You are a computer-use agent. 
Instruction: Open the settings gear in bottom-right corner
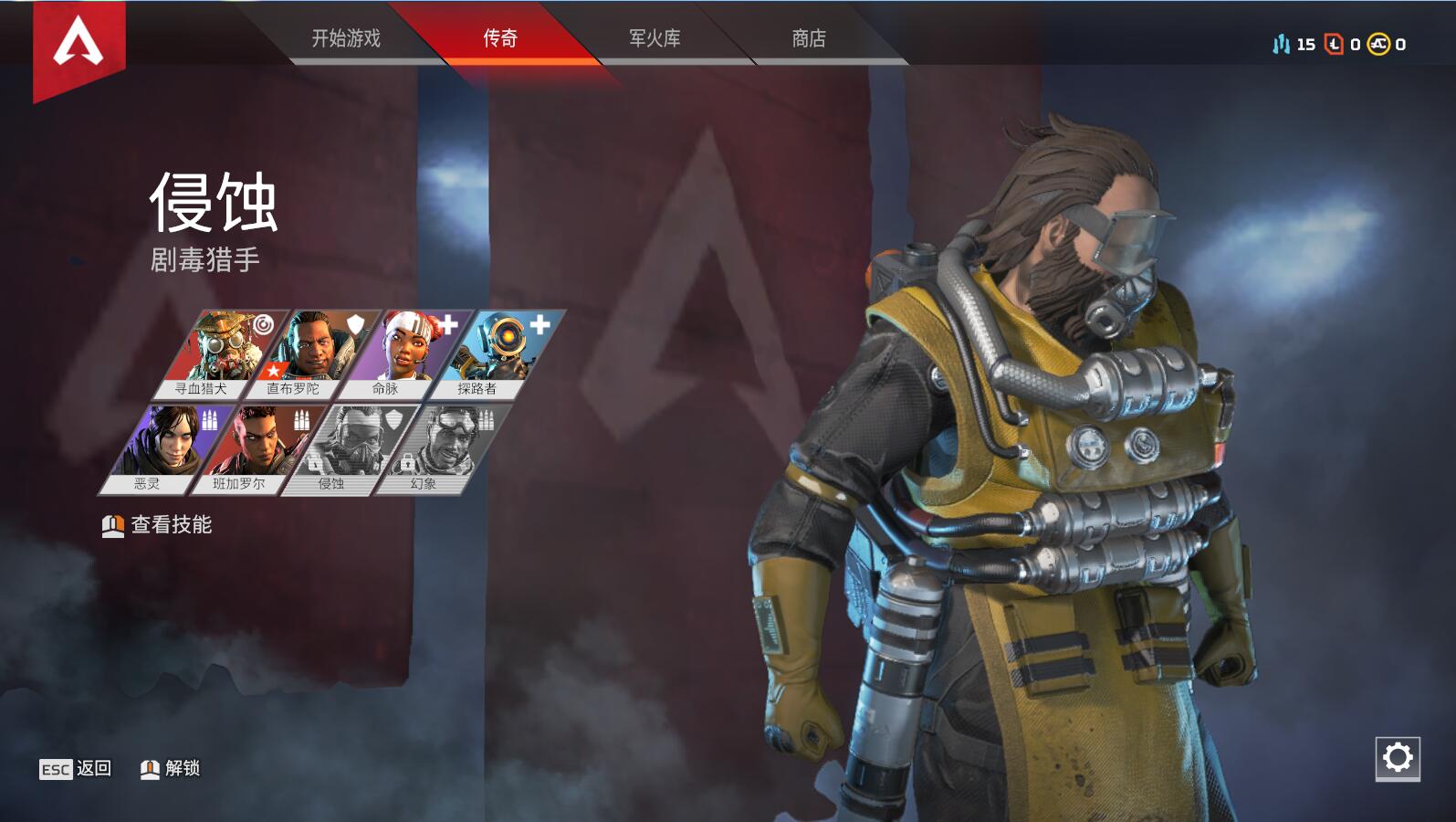(1397, 756)
